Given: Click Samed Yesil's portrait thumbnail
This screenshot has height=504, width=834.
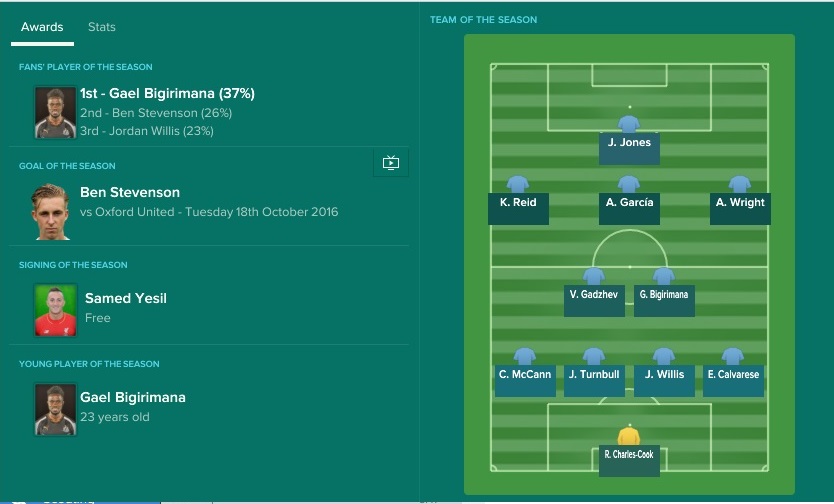Looking at the screenshot, I should [x=55, y=310].
